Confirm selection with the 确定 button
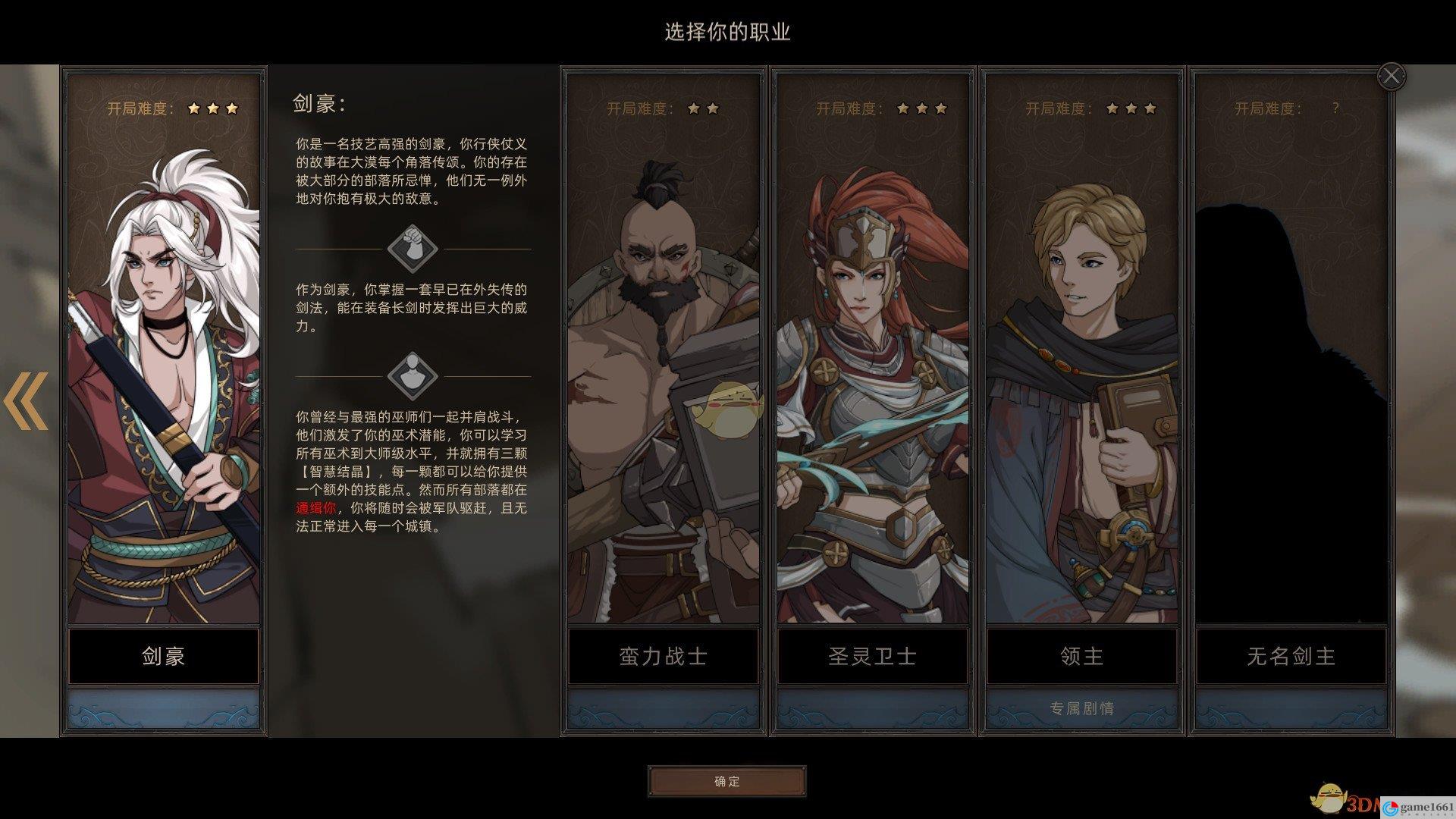1456x819 pixels. [726, 781]
